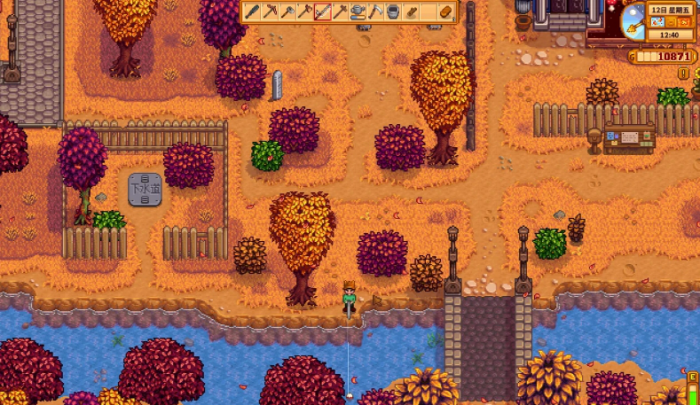Equip the watering can
Screen dimensions: 700x405
[x=358, y=12]
